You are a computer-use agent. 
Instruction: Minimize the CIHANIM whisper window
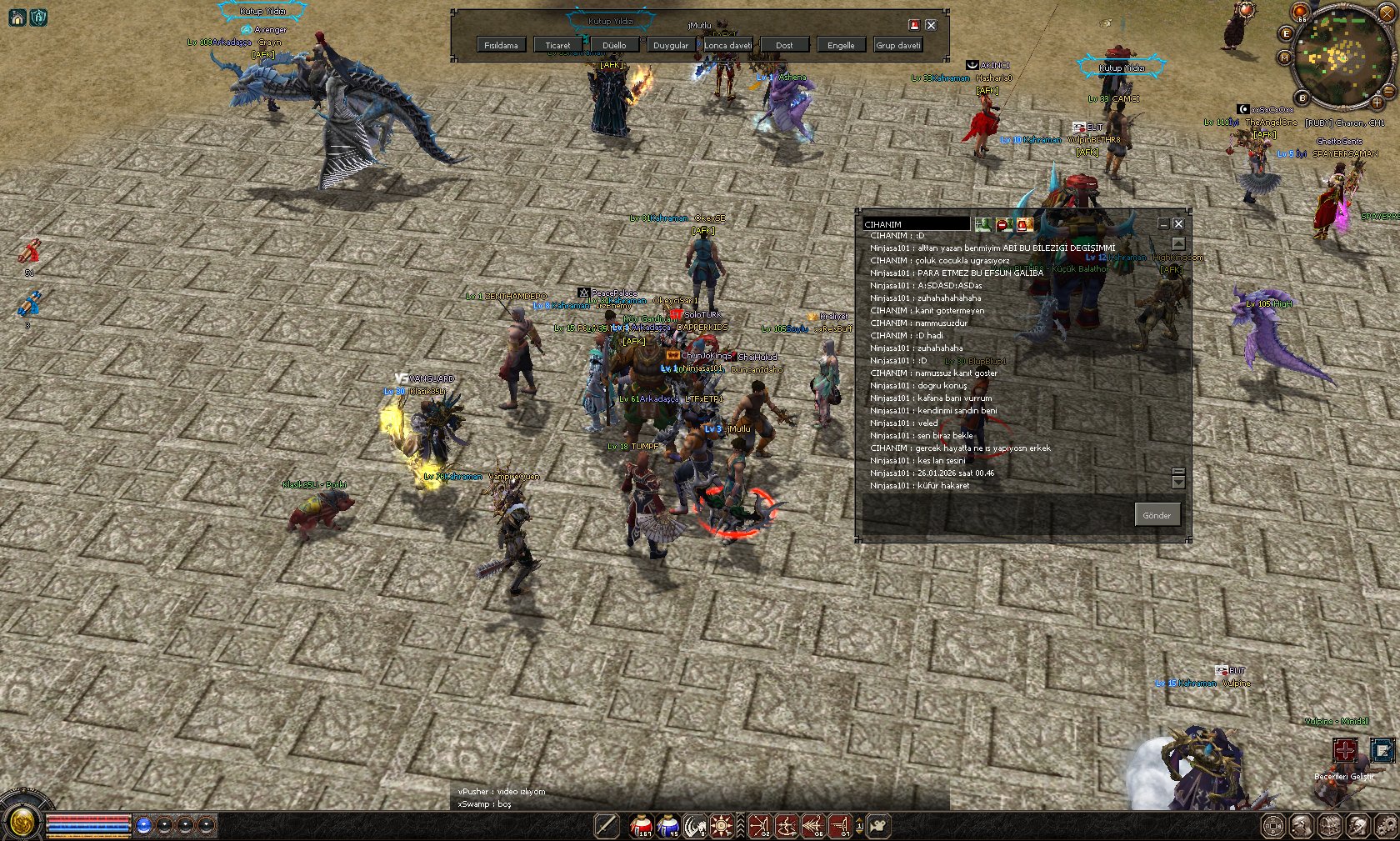coord(1163,223)
